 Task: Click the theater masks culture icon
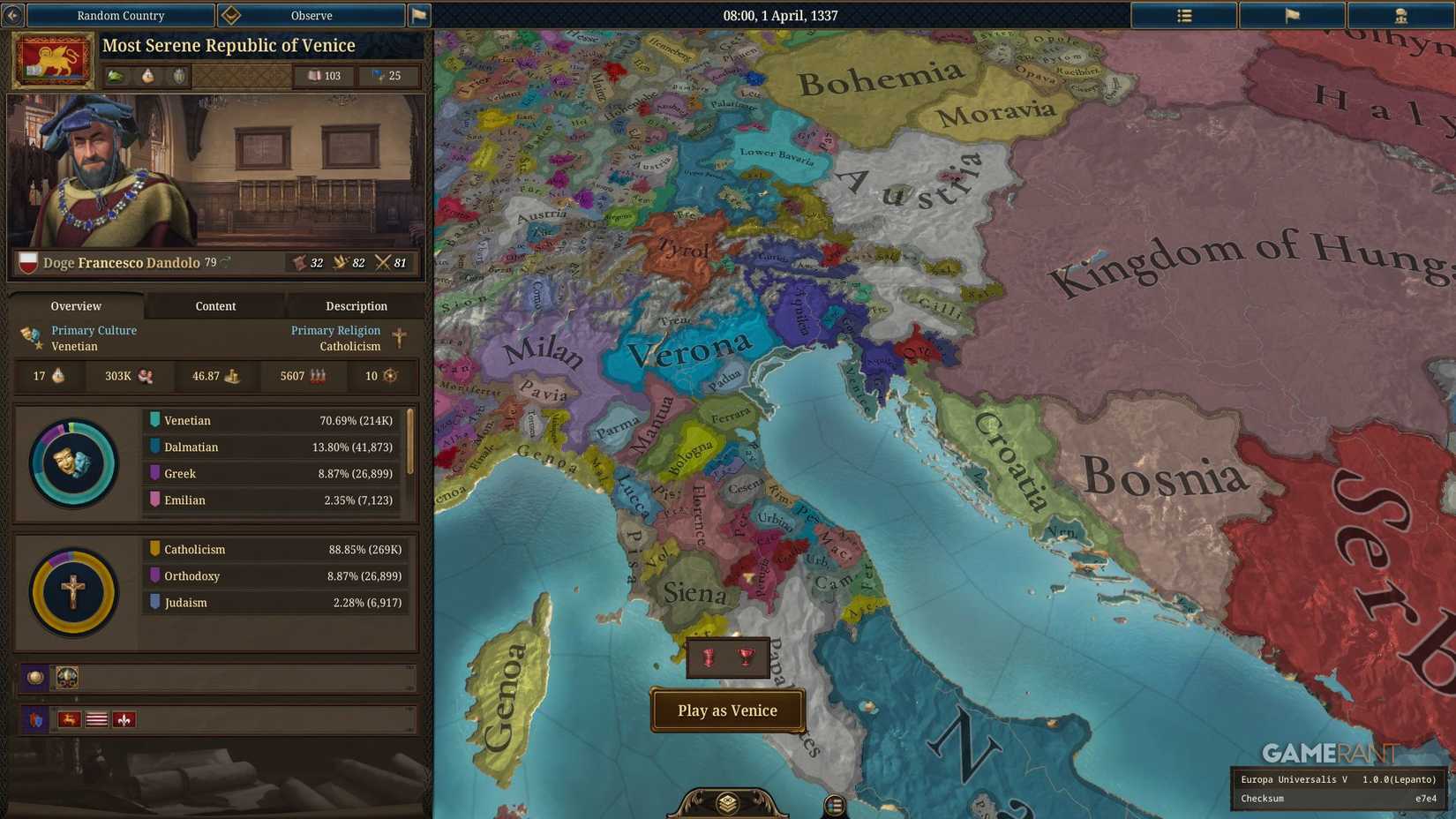tap(28, 335)
